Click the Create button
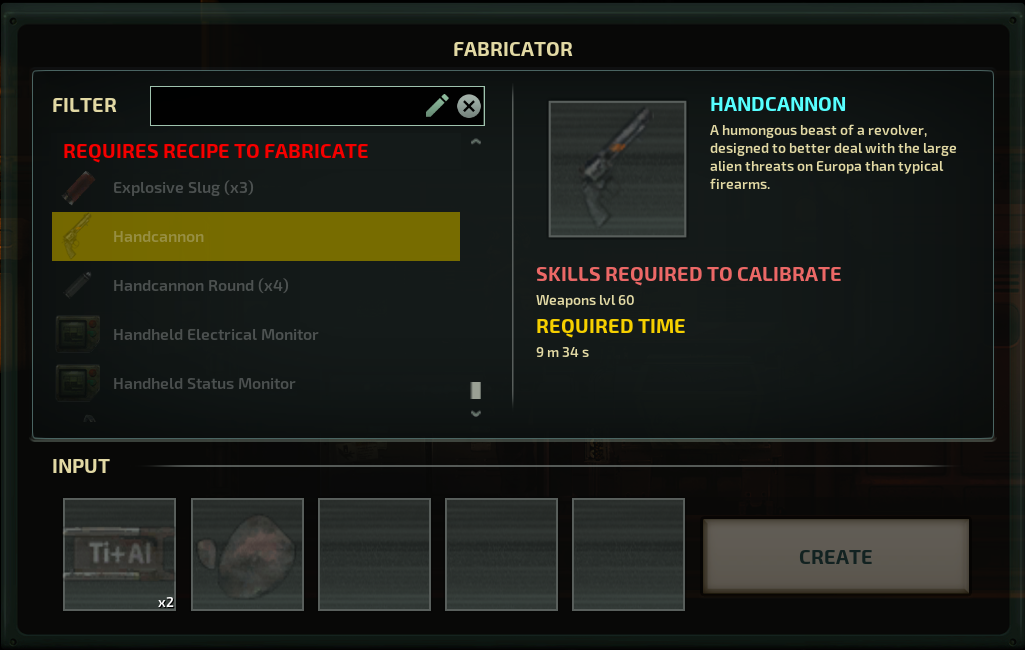 click(835, 557)
